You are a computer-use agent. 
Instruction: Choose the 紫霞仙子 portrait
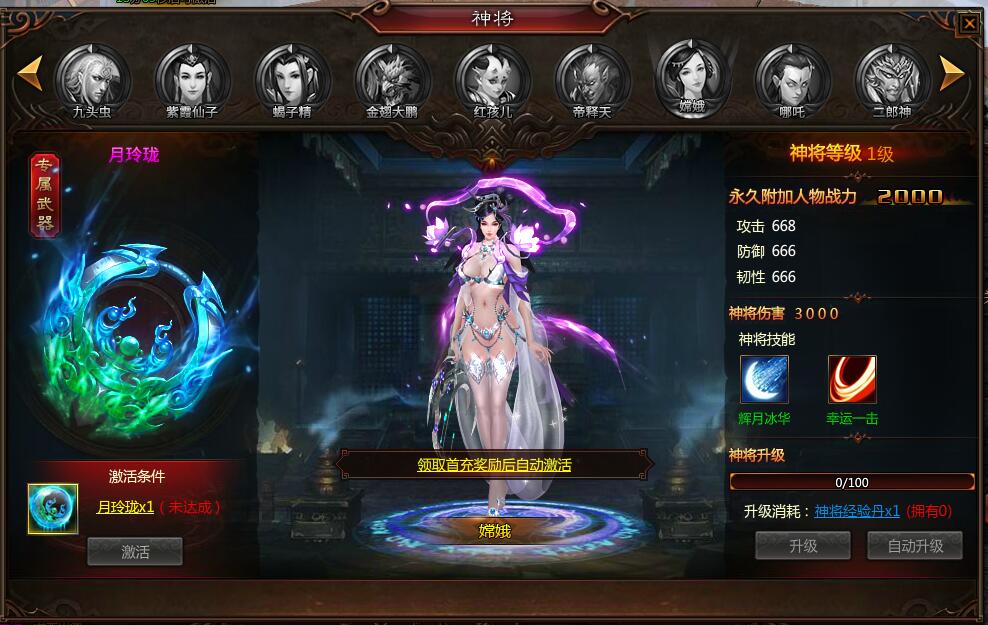coord(192,76)
